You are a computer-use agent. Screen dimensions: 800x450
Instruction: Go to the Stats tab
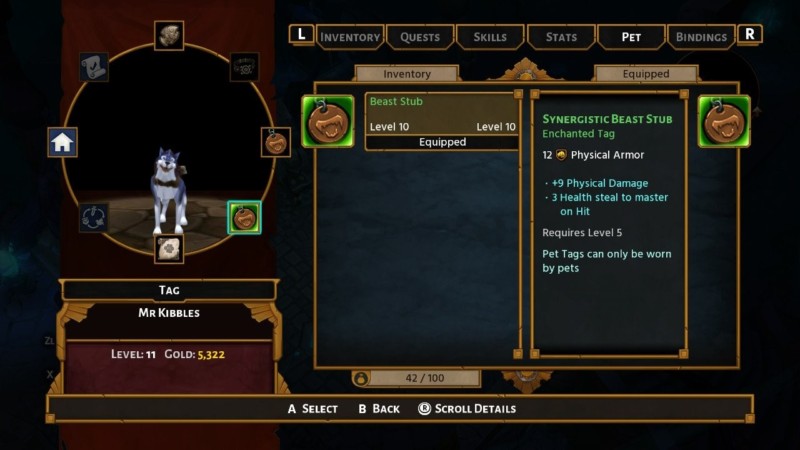click(561, 37)
